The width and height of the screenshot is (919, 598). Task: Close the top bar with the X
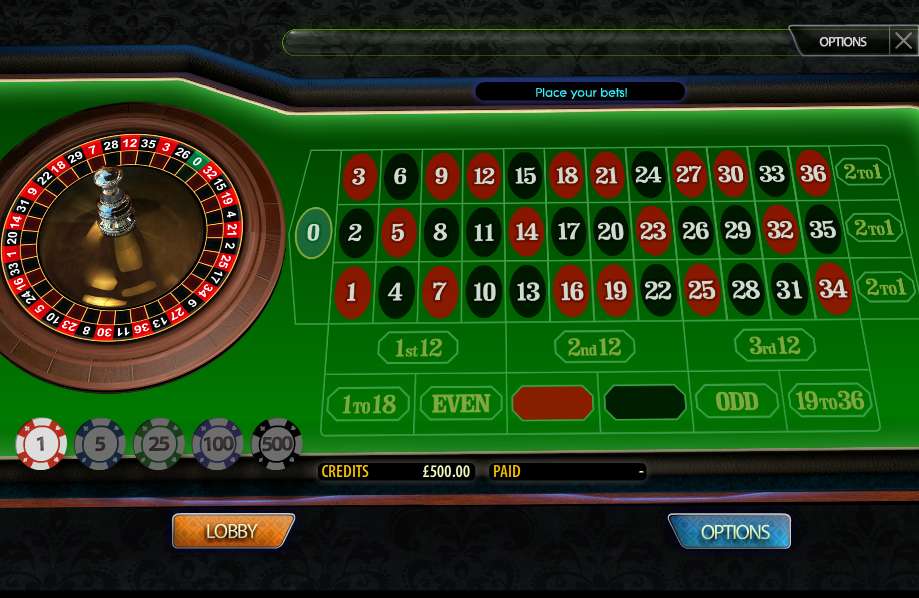903,41
